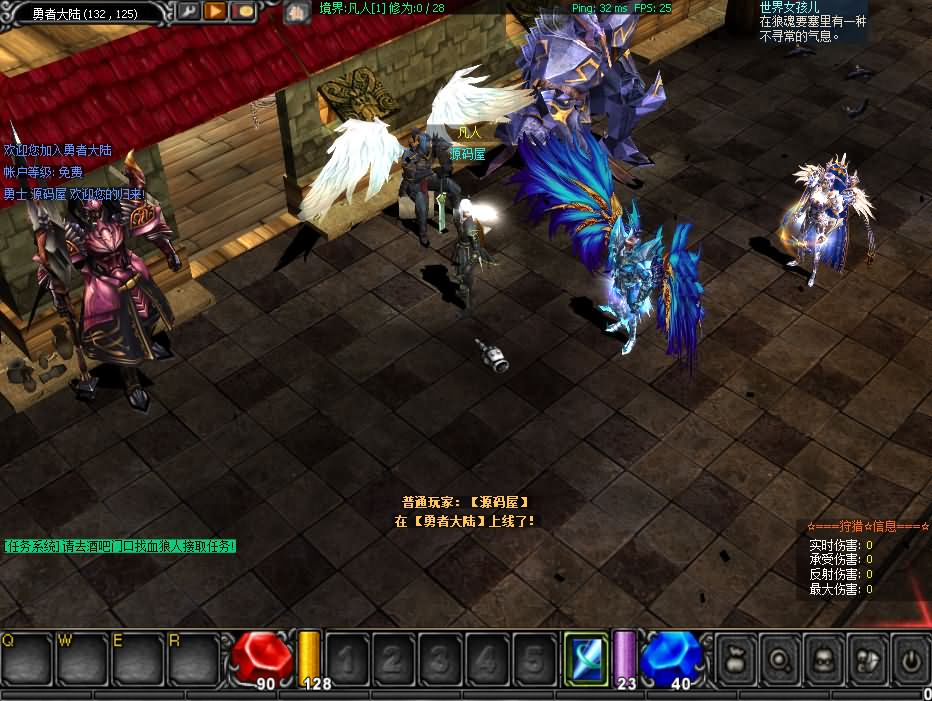The height and width of the screenshot is (701, 932).
Task: Select hotbar slot number 2
Action: click(393, 659)
